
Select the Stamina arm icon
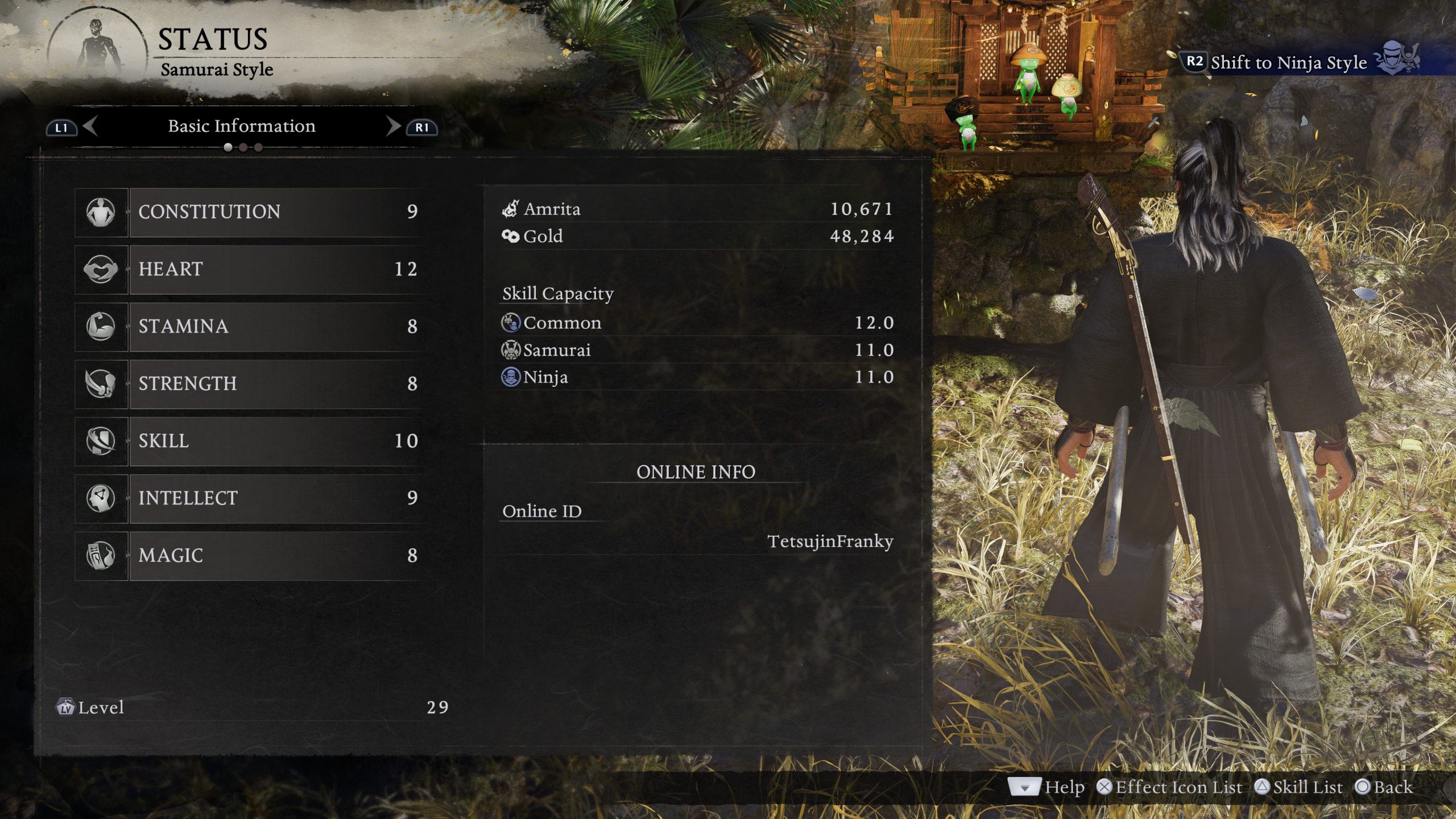click(x=101, y=326)
